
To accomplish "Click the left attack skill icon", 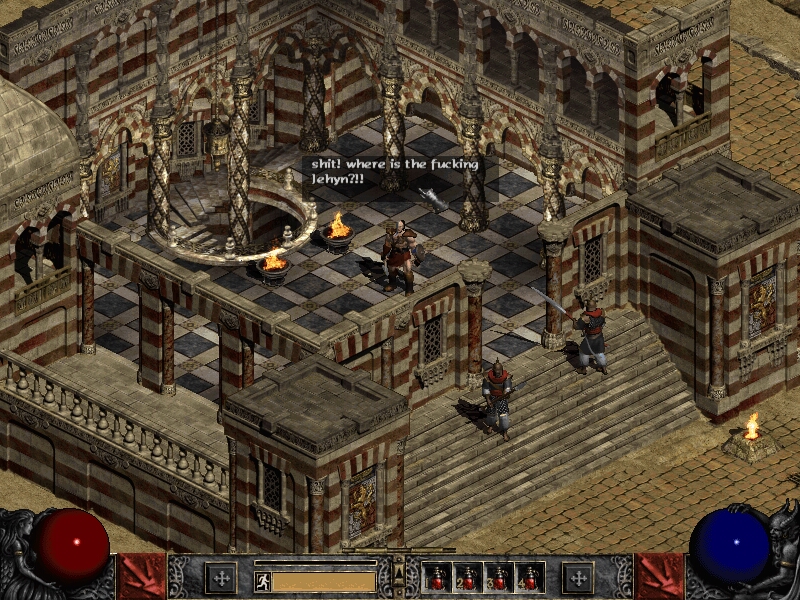I will tap(141, 577).
